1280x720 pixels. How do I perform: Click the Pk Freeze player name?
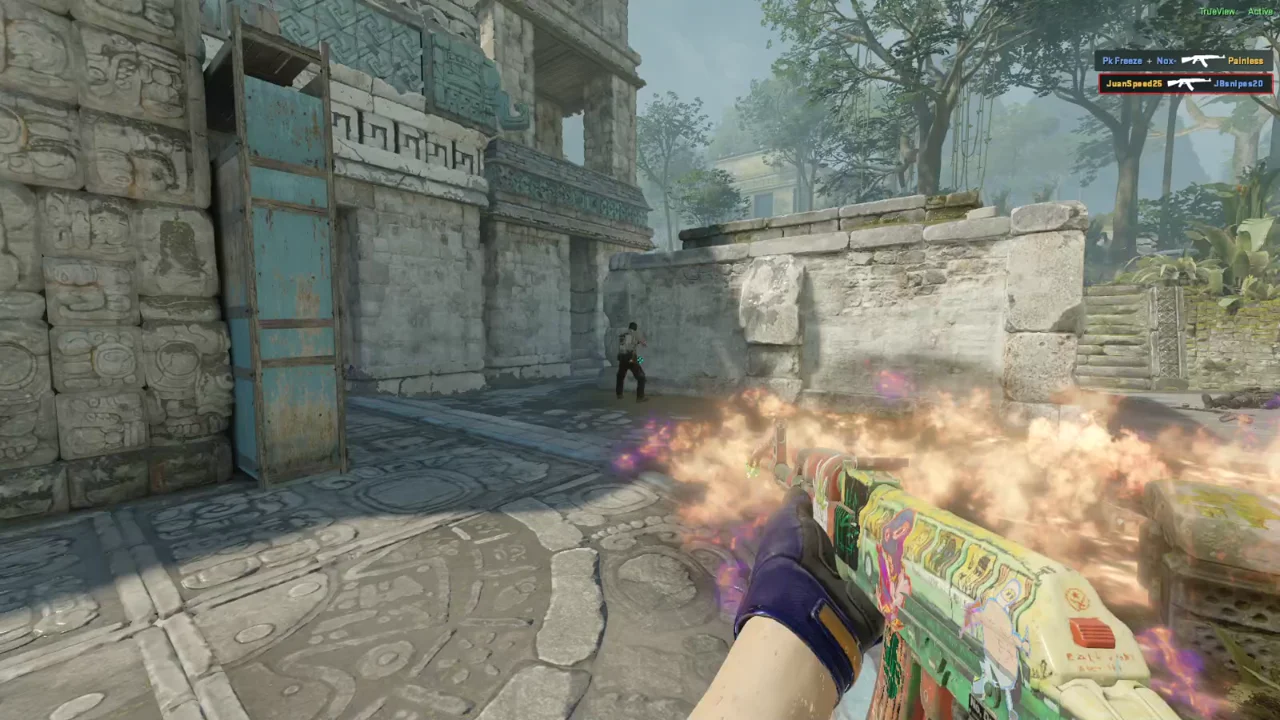tap(1123, 60)
